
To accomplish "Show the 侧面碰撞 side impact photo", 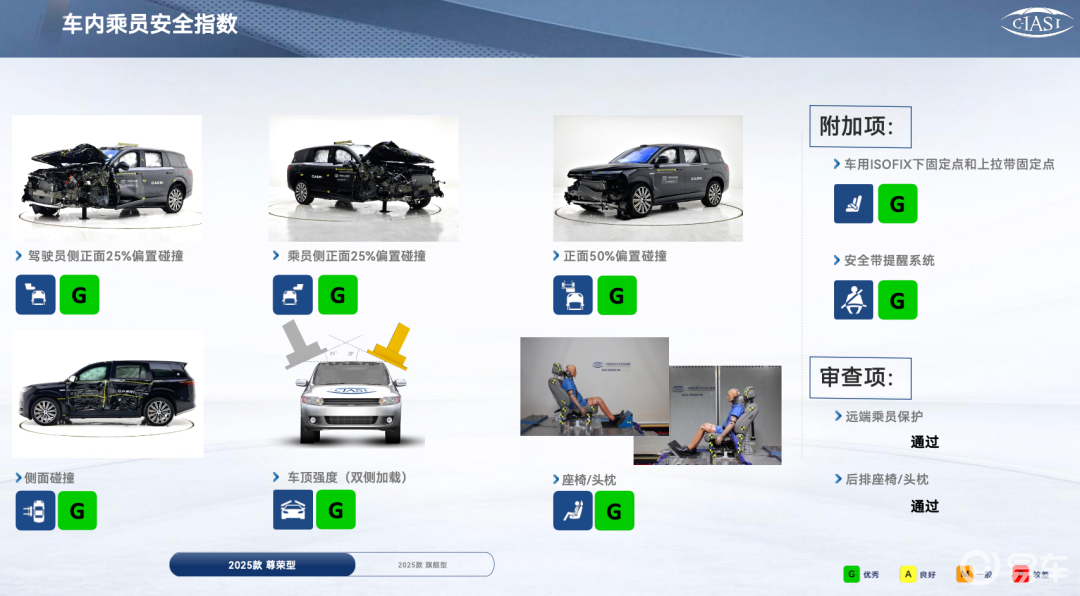I will pos(107,394).
